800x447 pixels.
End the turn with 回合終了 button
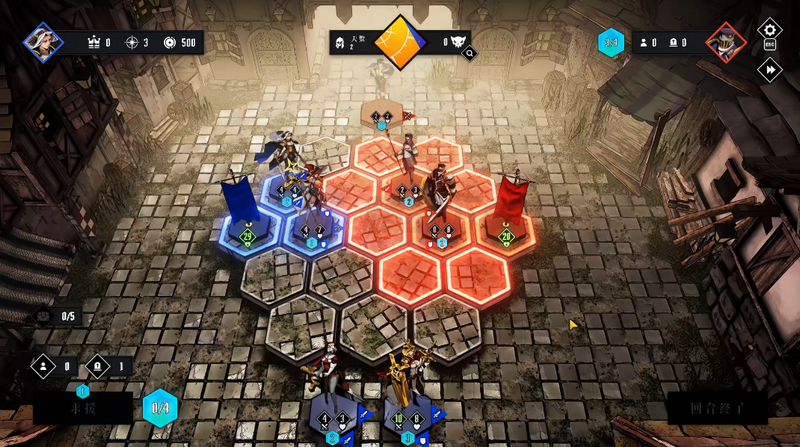click(x=717, y=408)
